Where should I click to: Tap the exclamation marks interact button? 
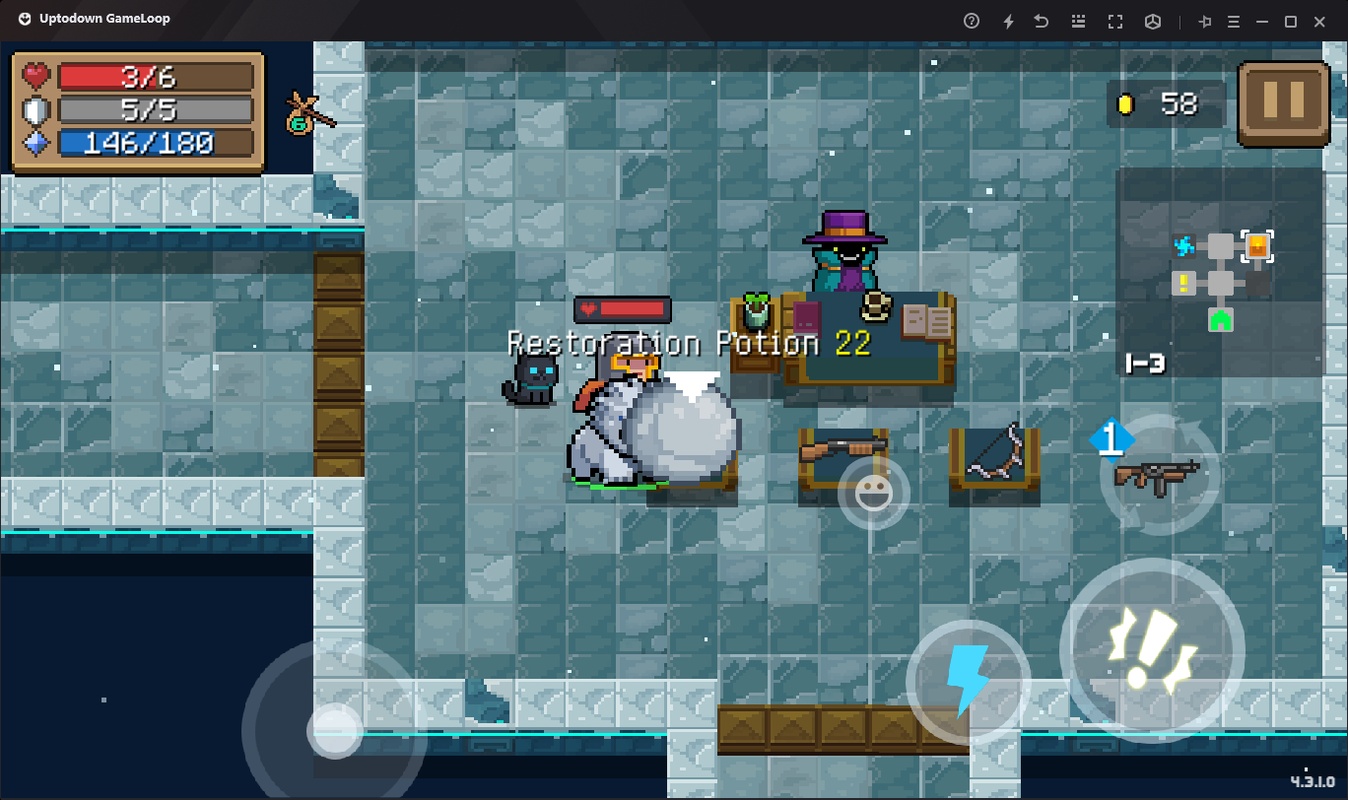(x=1151, y=651)
